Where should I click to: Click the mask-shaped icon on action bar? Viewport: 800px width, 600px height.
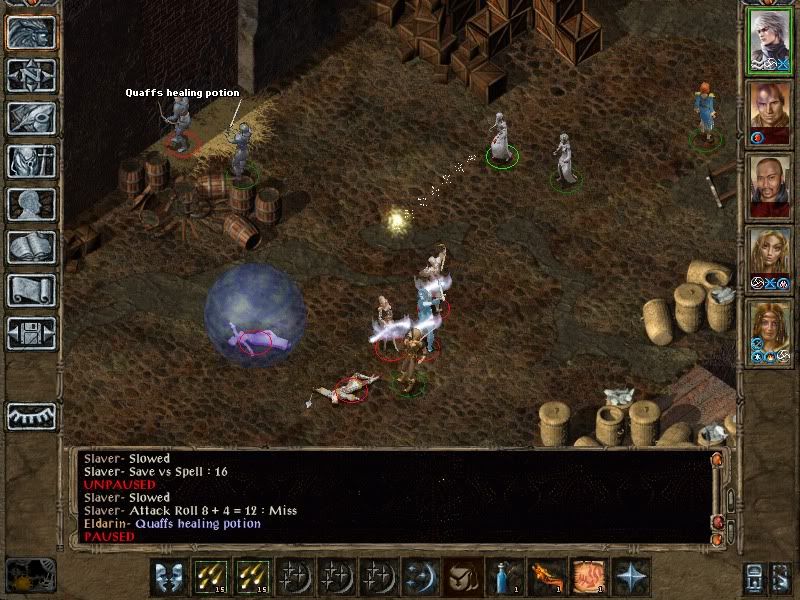tap(167, 577)
